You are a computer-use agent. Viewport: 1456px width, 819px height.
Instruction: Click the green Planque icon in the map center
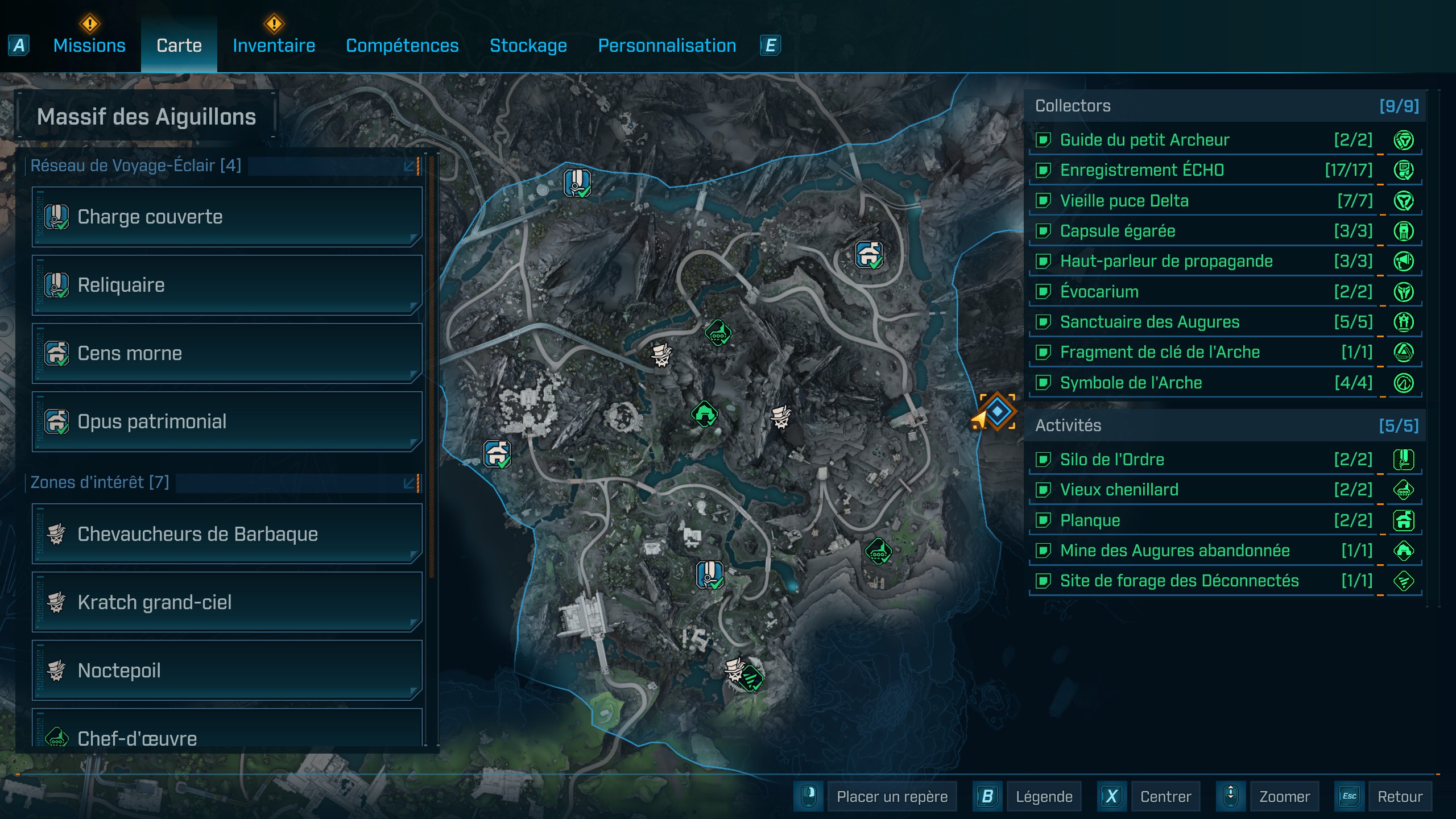(704, 413)
